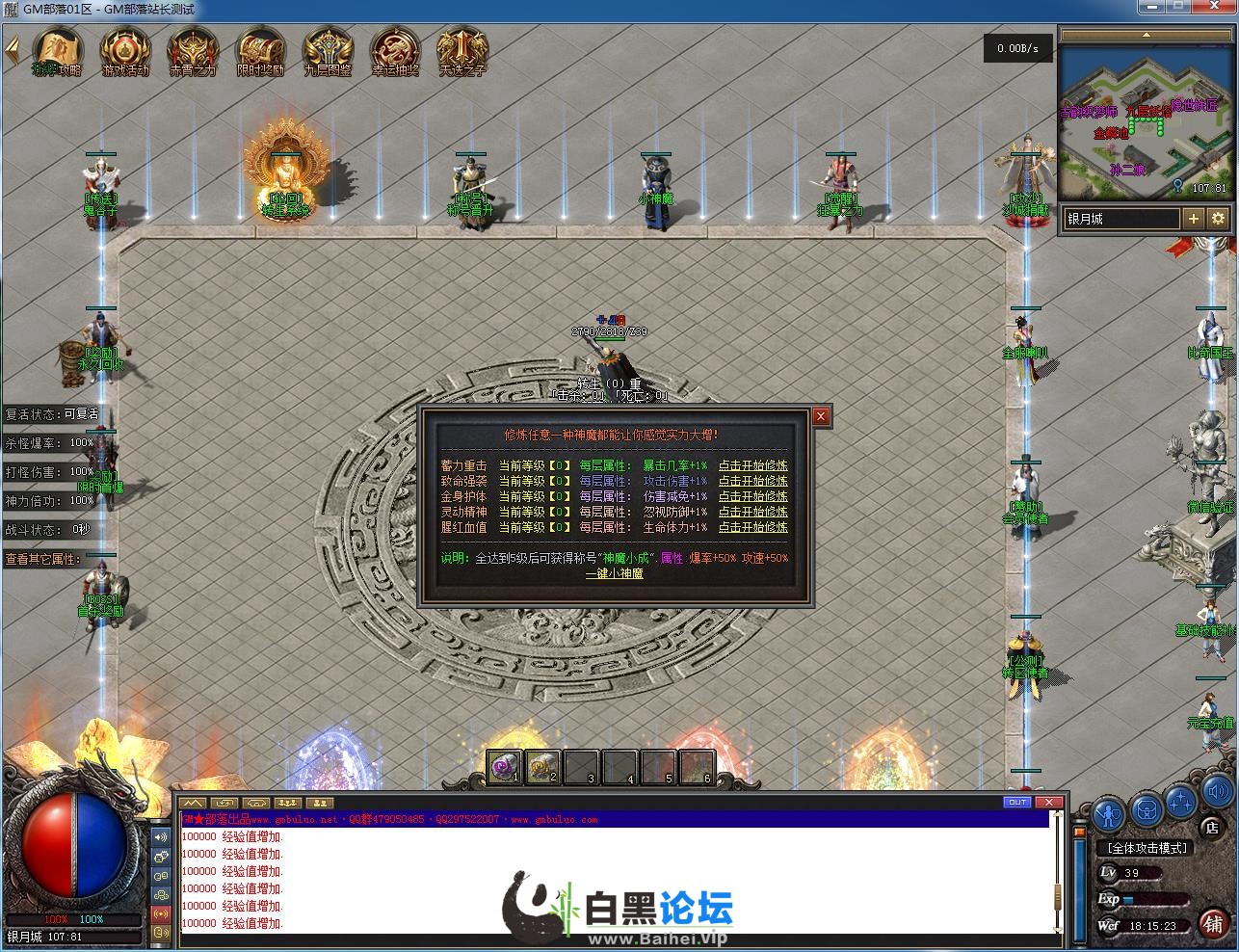Open the character panel warrior icon
This screenshot has width=1239, height=952.
[1109, 814]
